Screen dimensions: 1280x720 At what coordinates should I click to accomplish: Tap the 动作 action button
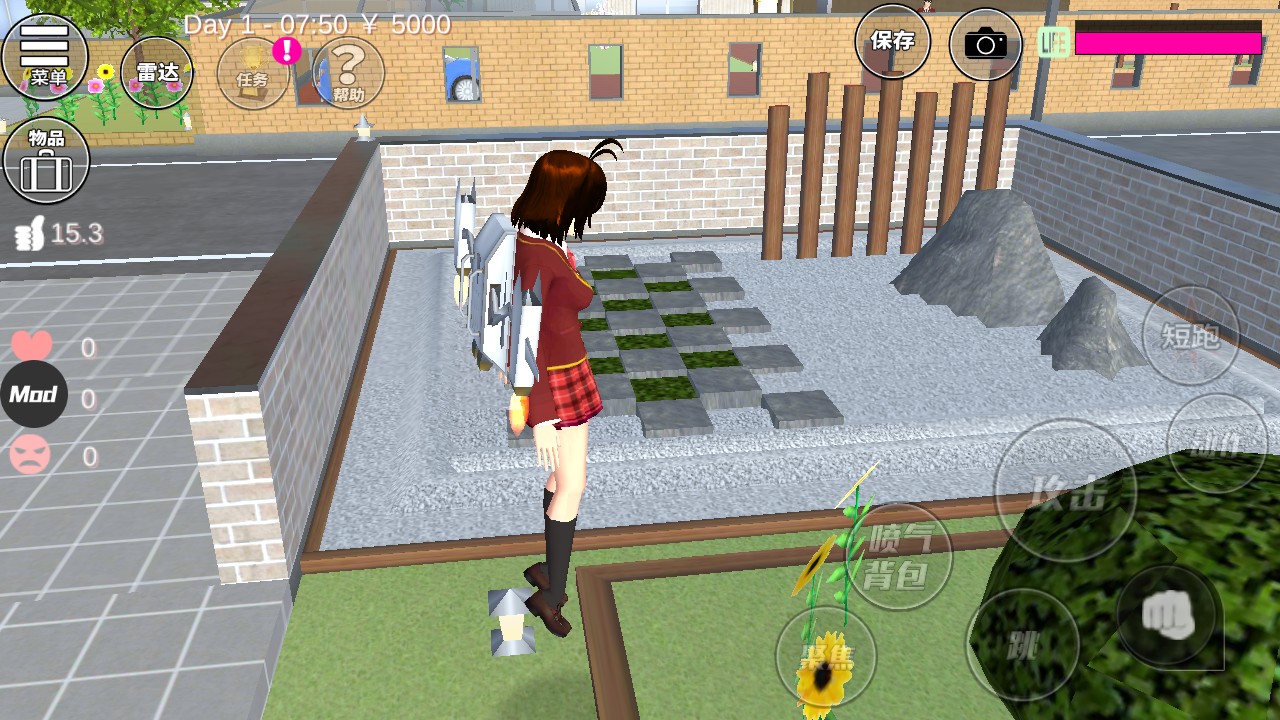pyautogui.click(x=1216, y=443)
